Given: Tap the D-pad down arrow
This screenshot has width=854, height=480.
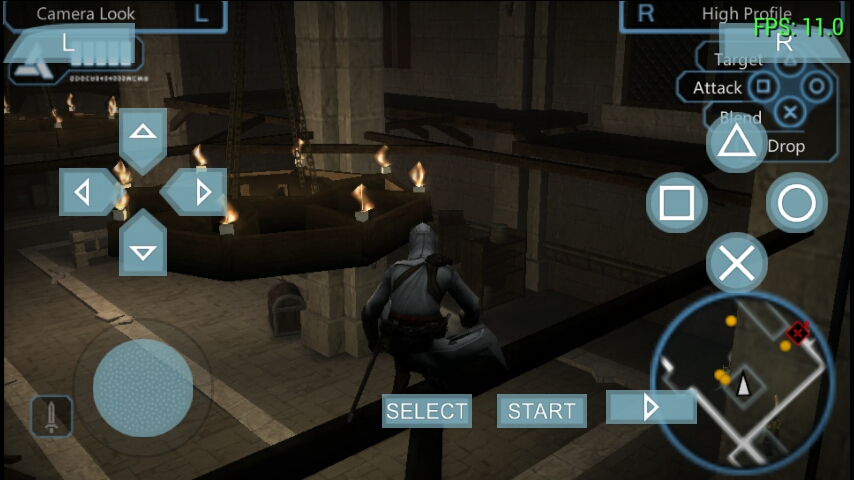Looking at the screenshot, I should click(x=143, y=248).
